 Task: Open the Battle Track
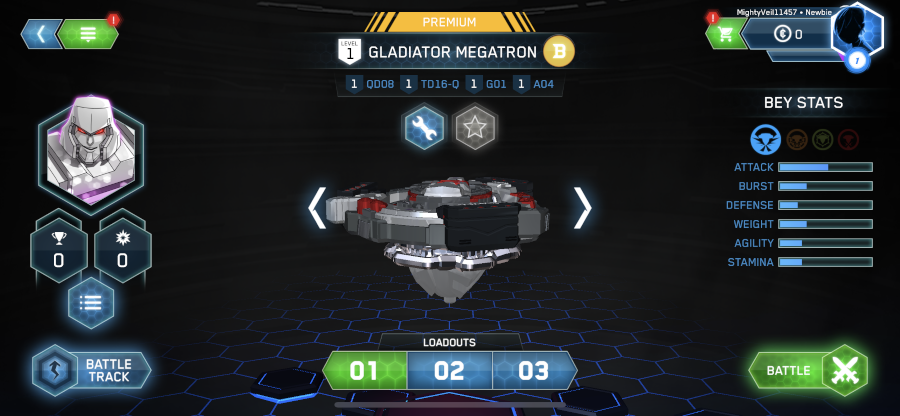pyautogui.click(x=92, y=370)
